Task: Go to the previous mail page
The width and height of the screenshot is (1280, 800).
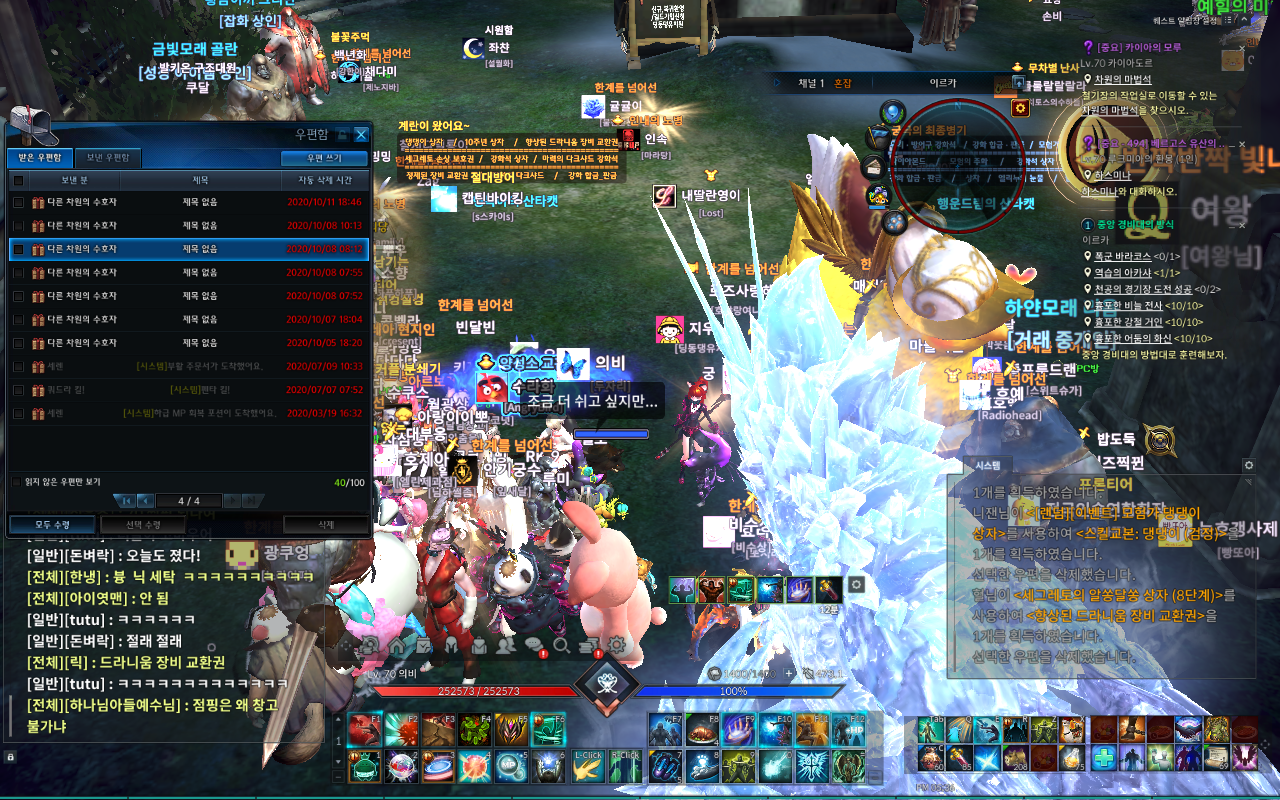Action: click(146, 500)
